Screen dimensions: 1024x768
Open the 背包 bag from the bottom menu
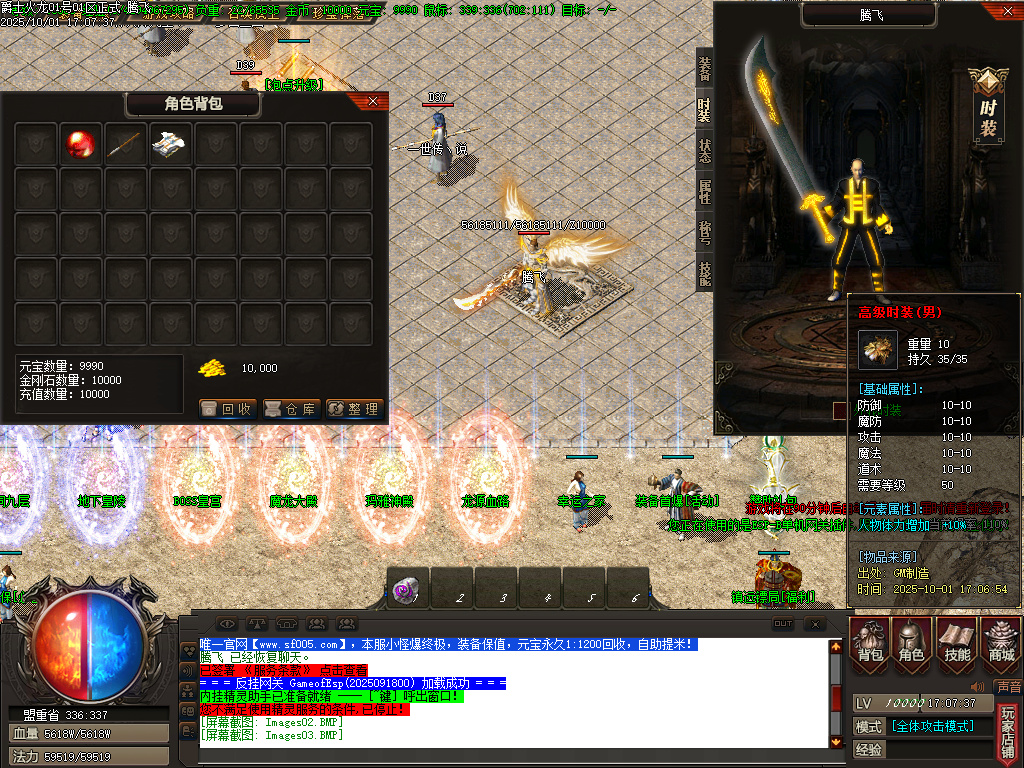tap(870, 641)
